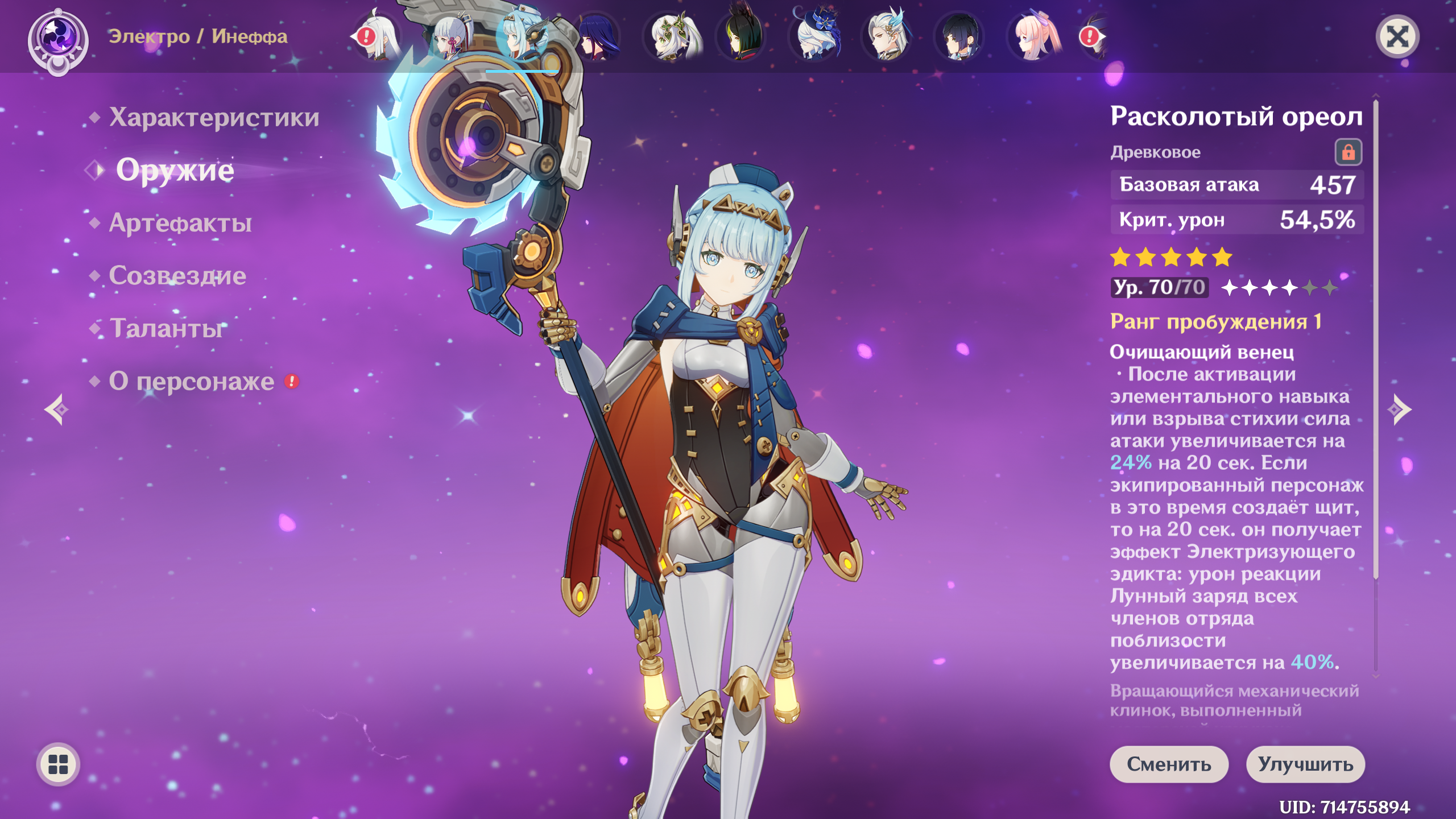1456x819 pixels.
Task: Switch to the previous character arrow
Action: pyautogui.click(x=57, y=409)
